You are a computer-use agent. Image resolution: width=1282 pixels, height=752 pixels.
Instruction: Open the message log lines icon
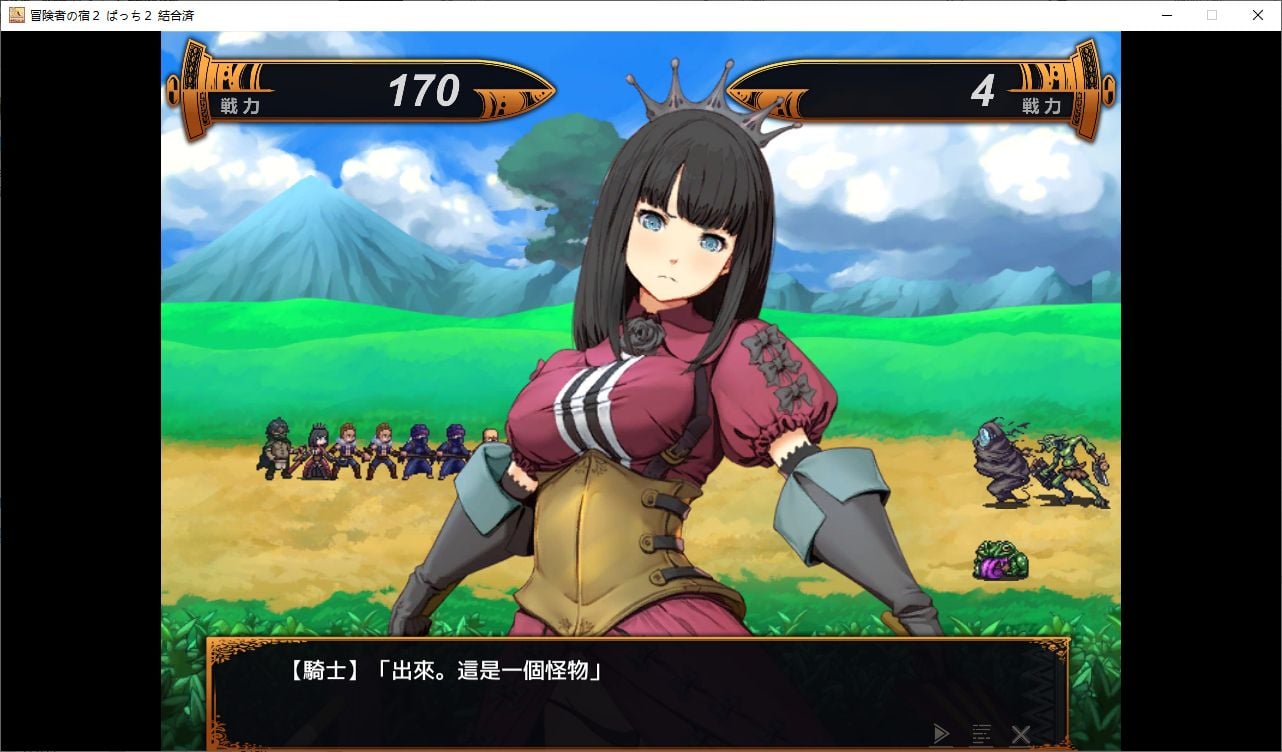click(x=981, y=735)
